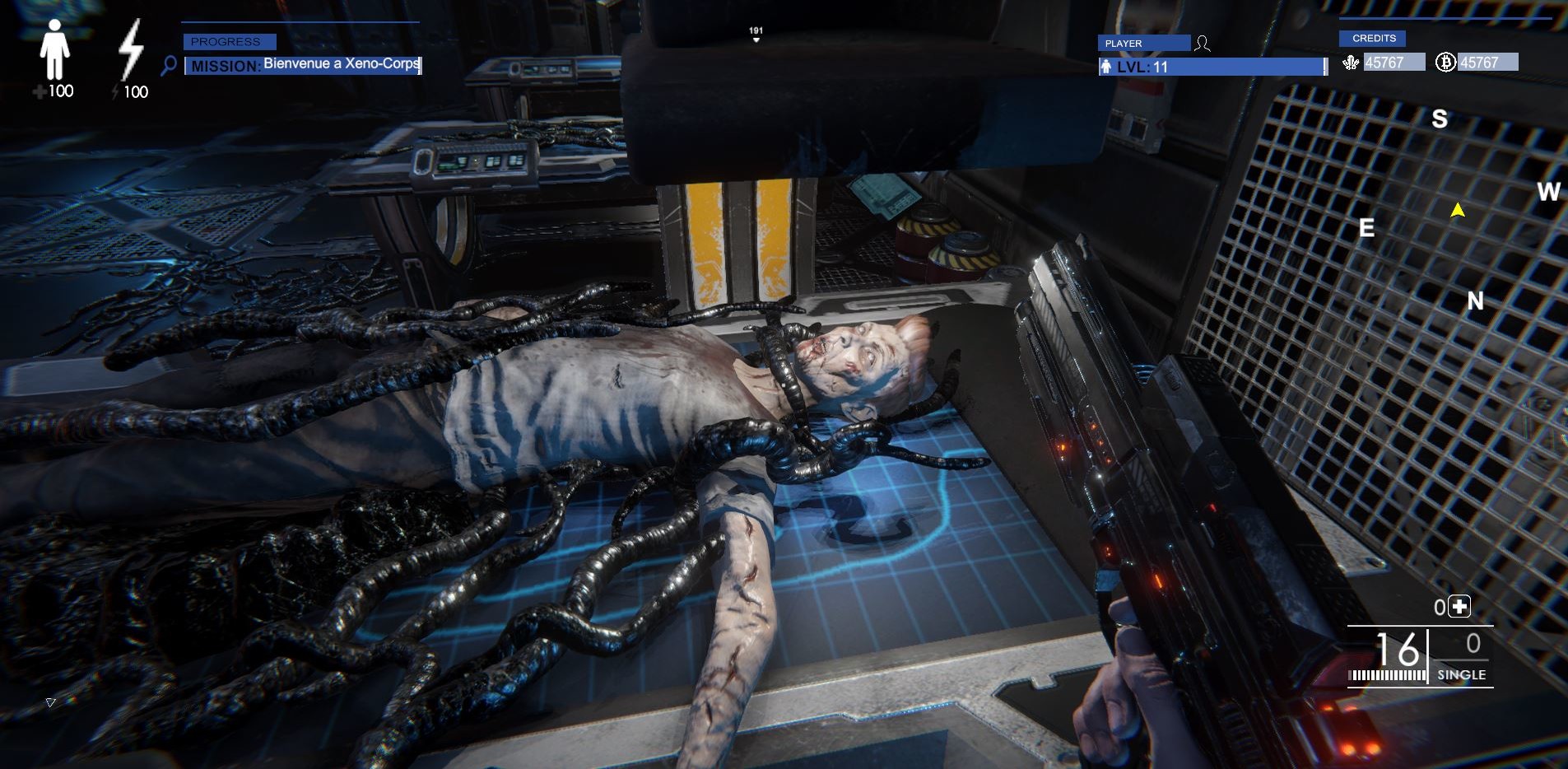This screenshot has height=769, width=1568.
Task: Toggle the PROGRESS indicator
Action: click(228, 41)
